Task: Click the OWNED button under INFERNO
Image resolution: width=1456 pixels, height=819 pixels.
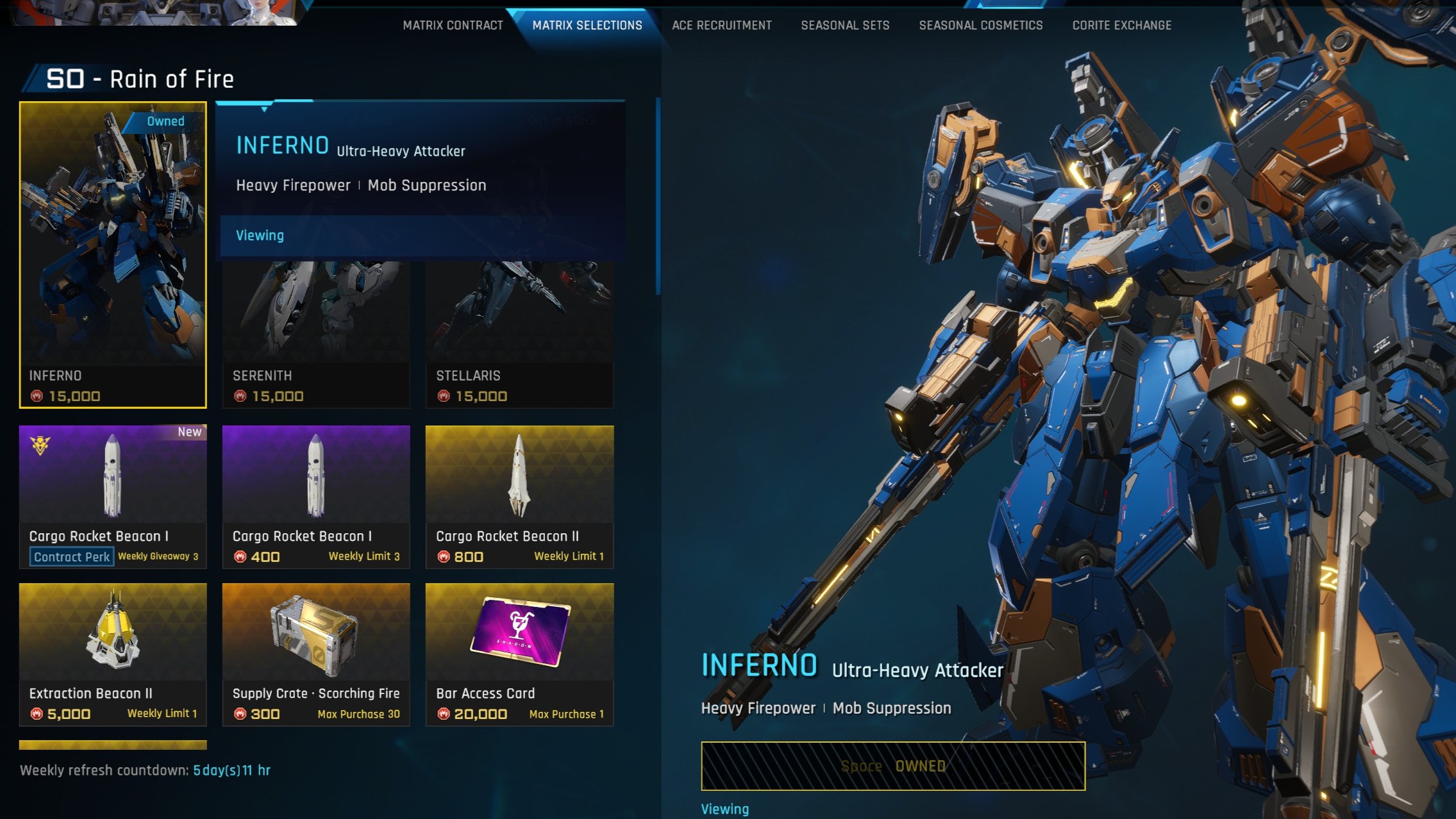Action: pyautogui.click(x=892, y=766)
